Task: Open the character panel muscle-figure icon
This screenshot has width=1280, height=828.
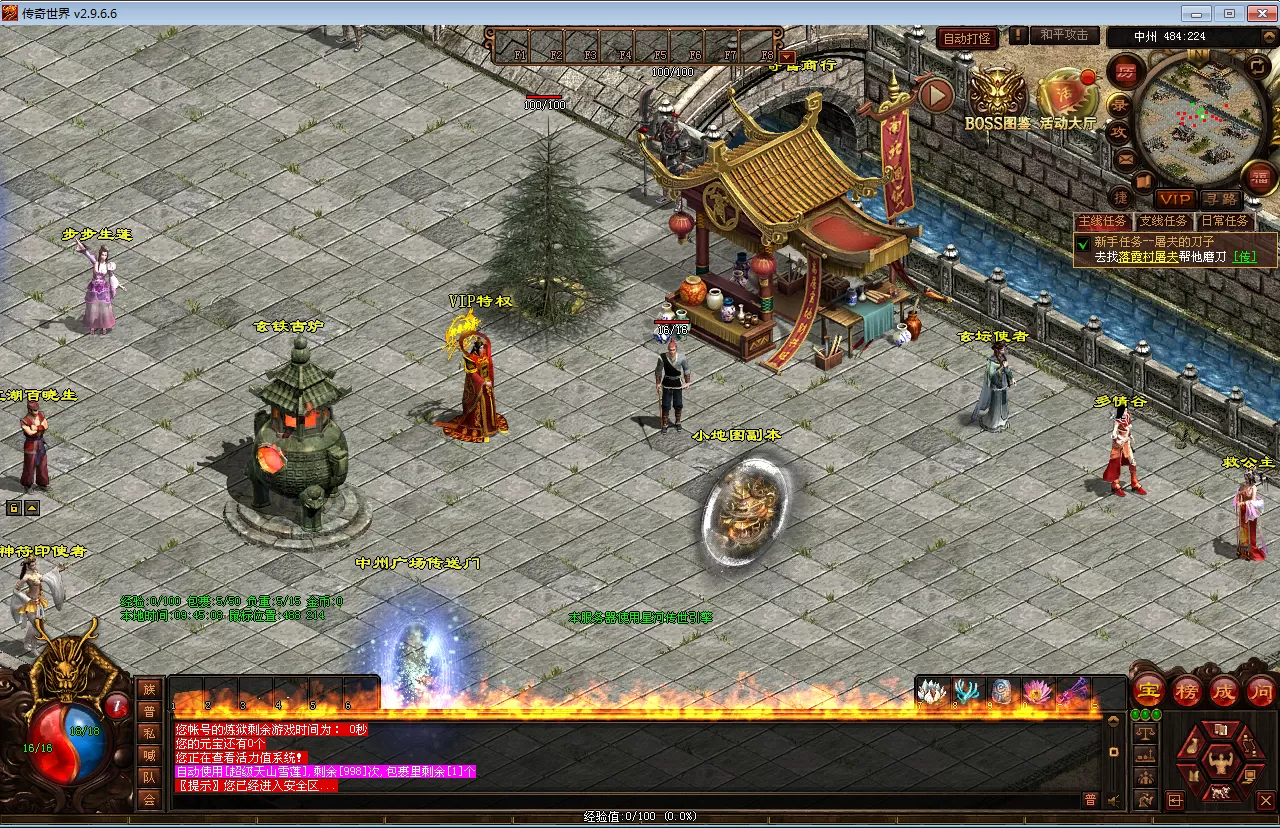Action: point(1218,762)
